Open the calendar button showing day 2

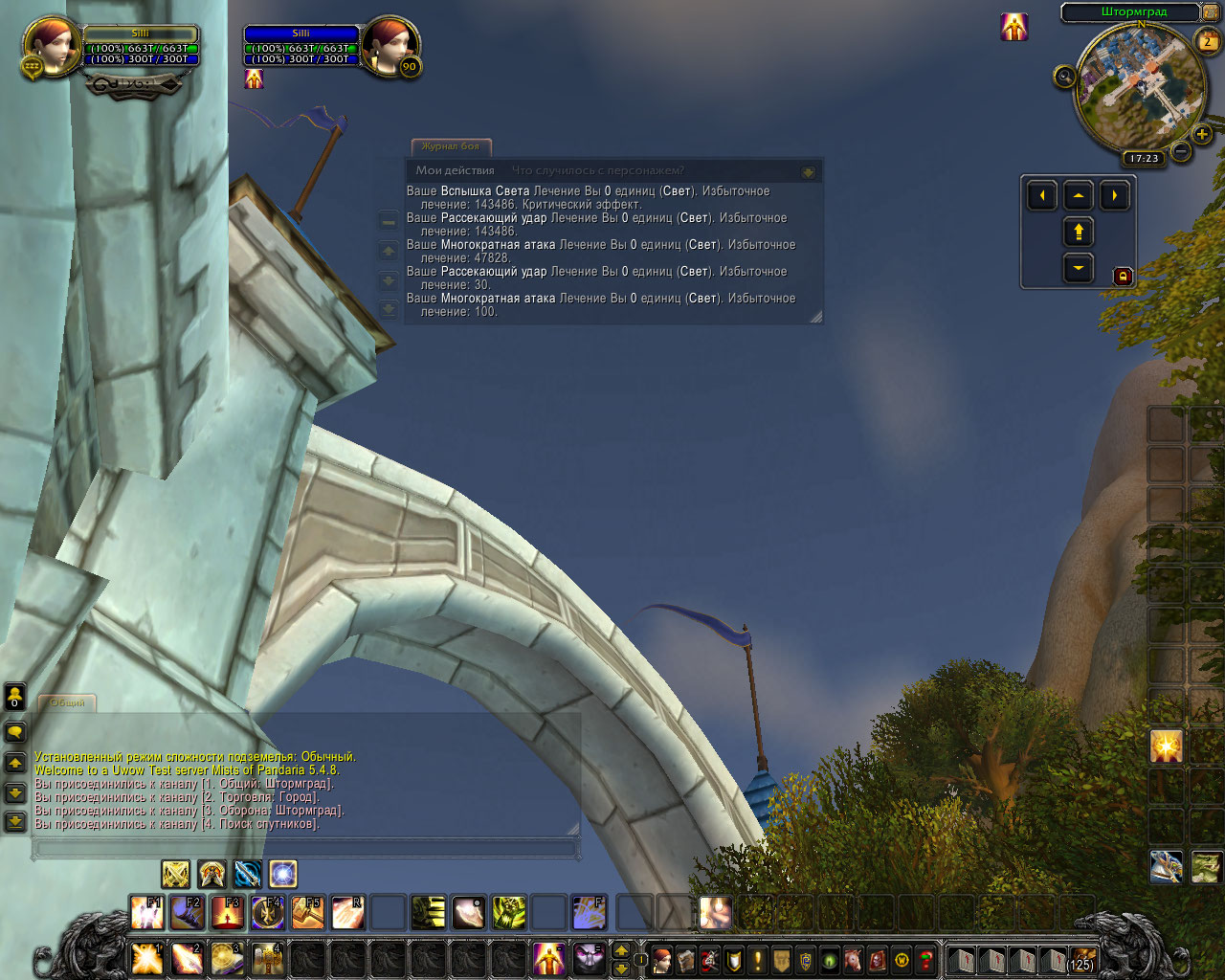1208,41
